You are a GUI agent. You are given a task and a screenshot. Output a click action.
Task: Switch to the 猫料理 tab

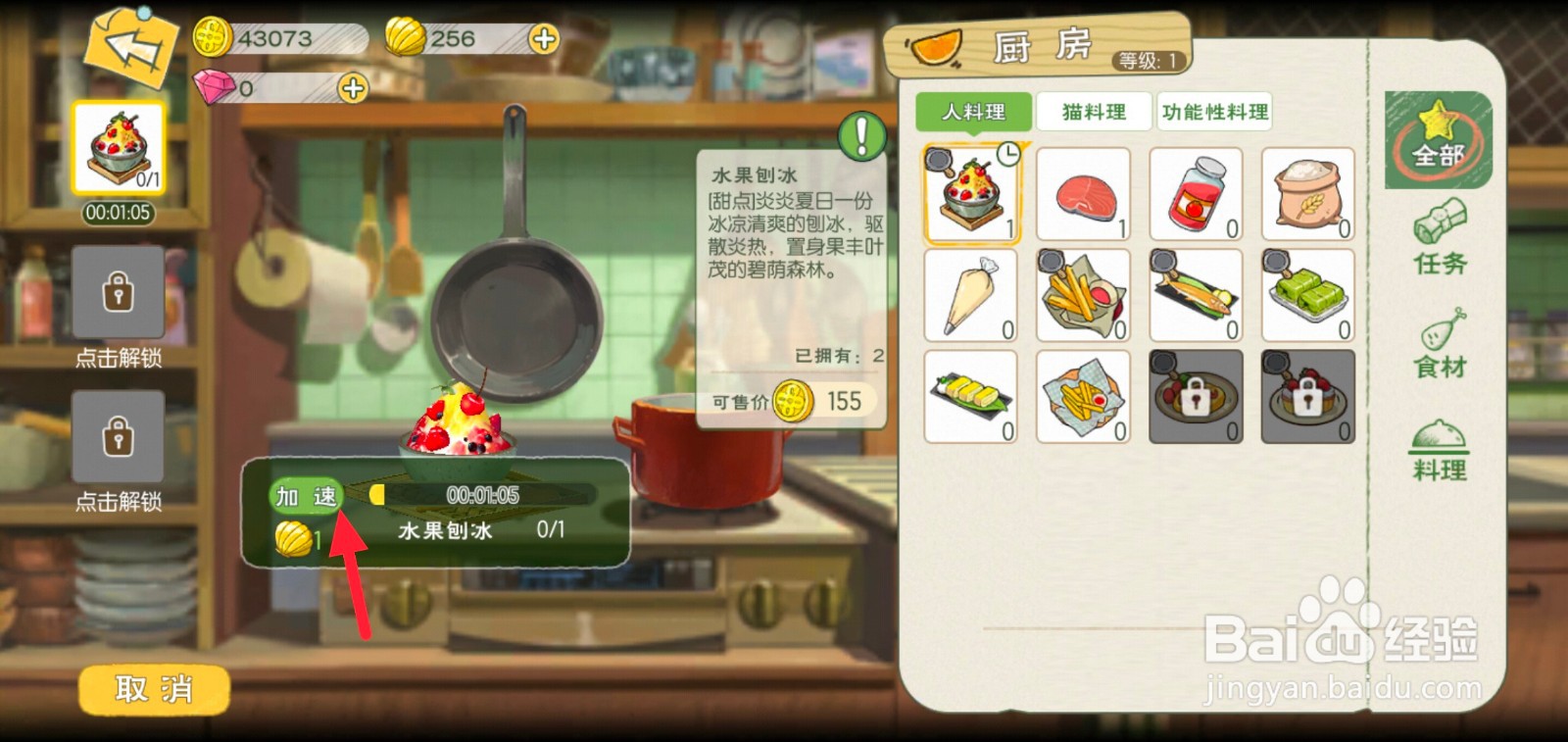pyautogui.click(x=1093, y=111)
